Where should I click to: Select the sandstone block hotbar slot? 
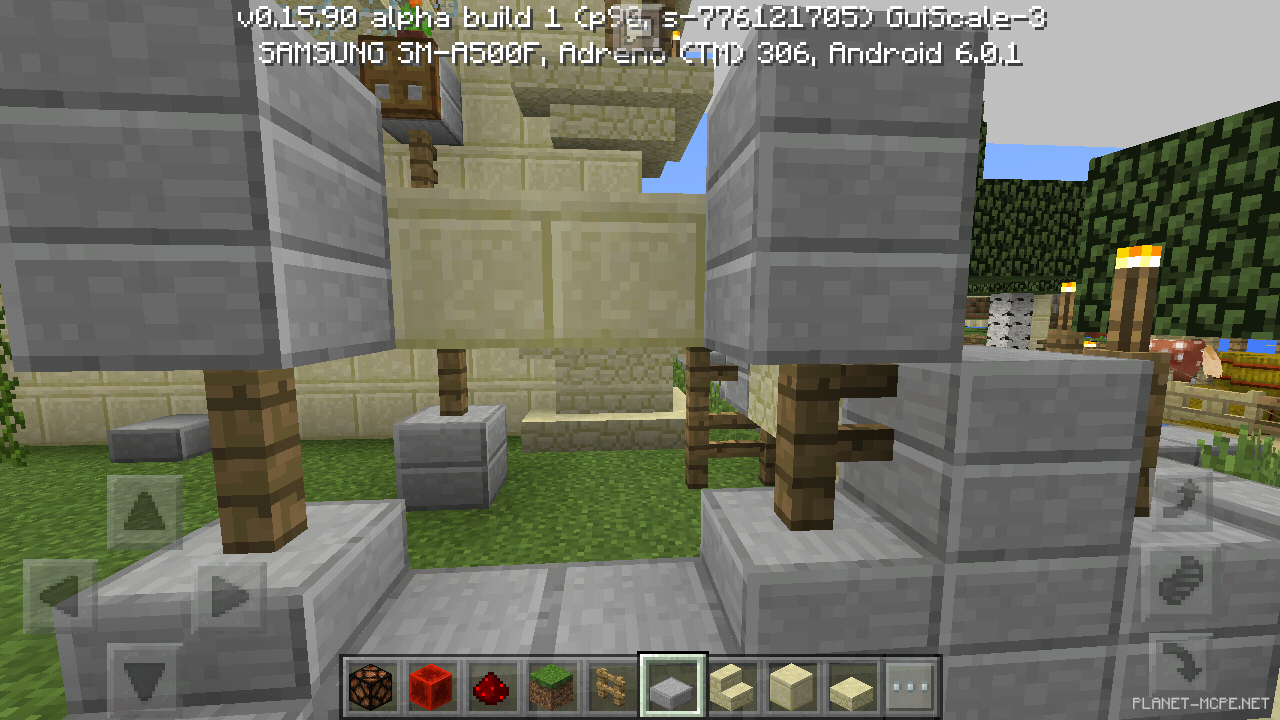pyautogui.click(x=789, y=685)
